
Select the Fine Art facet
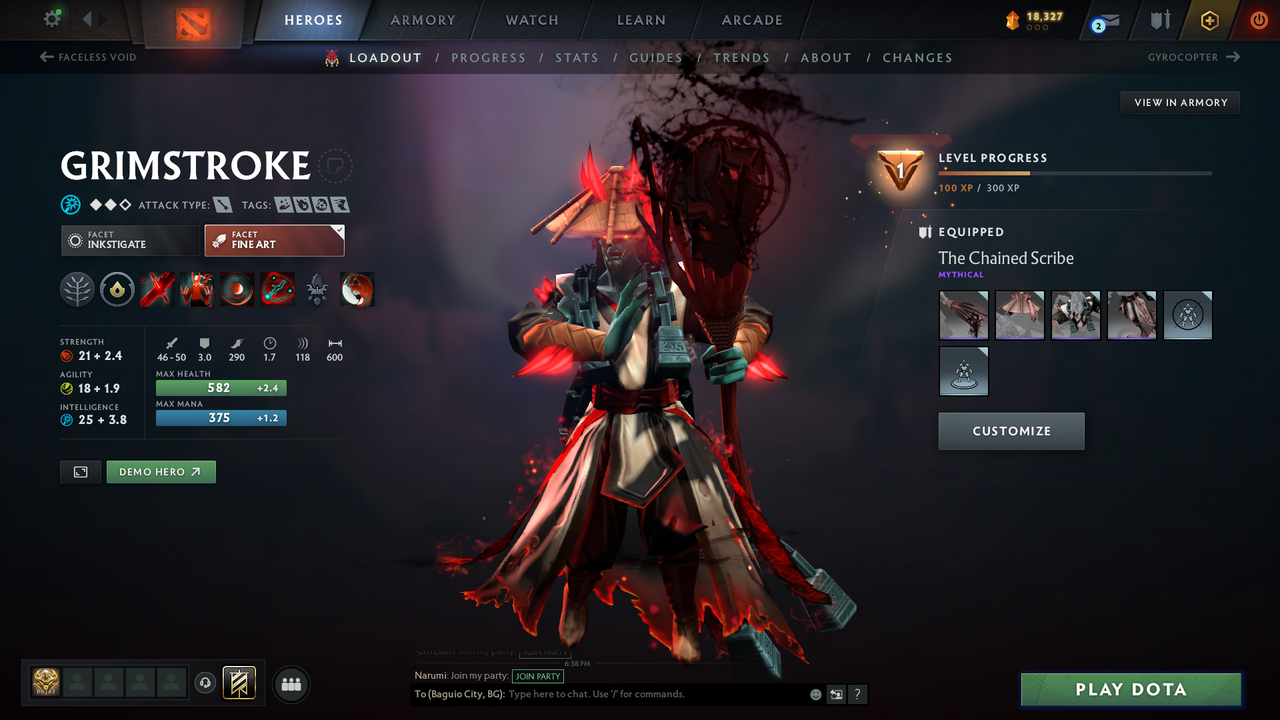(x=274, y=240)
